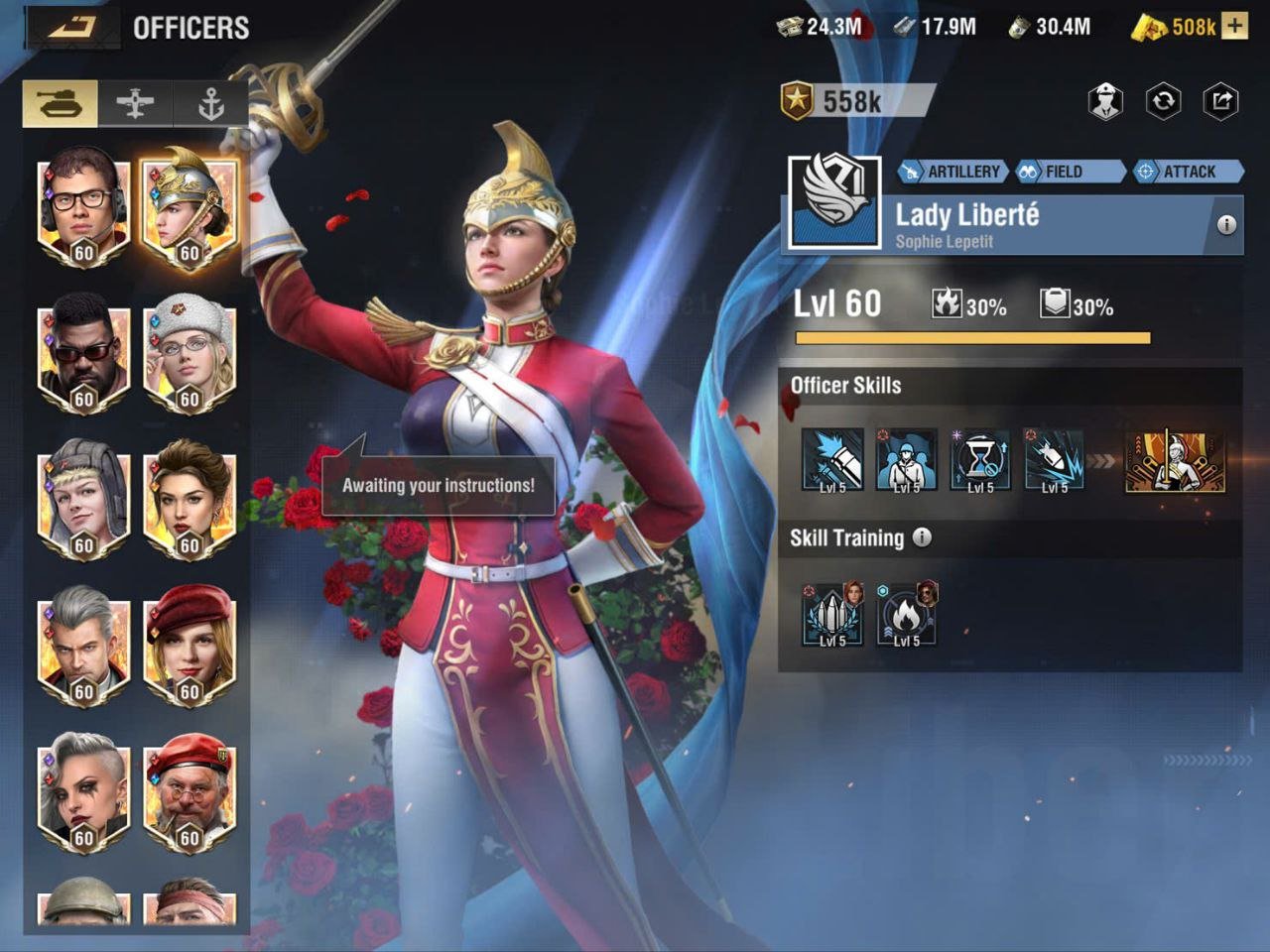The image size is (1270, 952).
Task: Switch to the airplane officers tab
Action: (136, 104)
